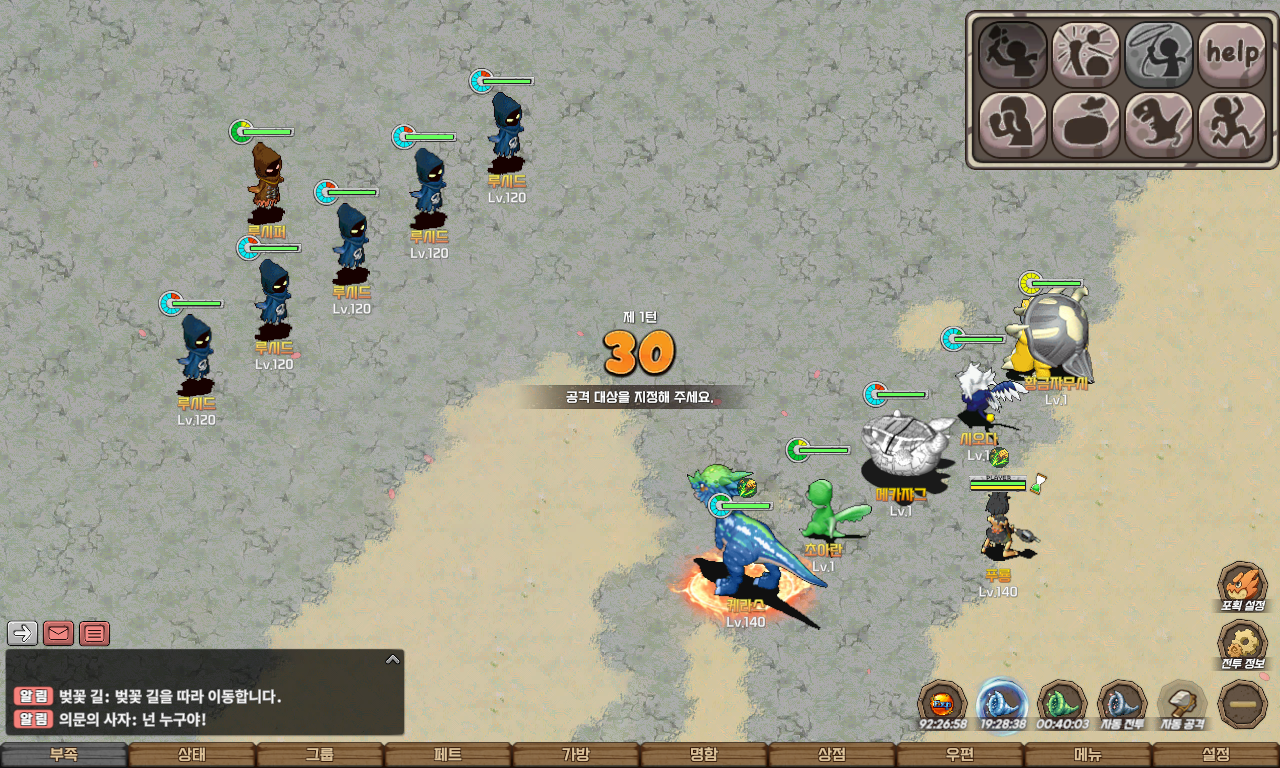This screenshot has width=1280, height=768.
Task: Toggle 자동 전투 auto battle
Action: tap(1122, 704)
